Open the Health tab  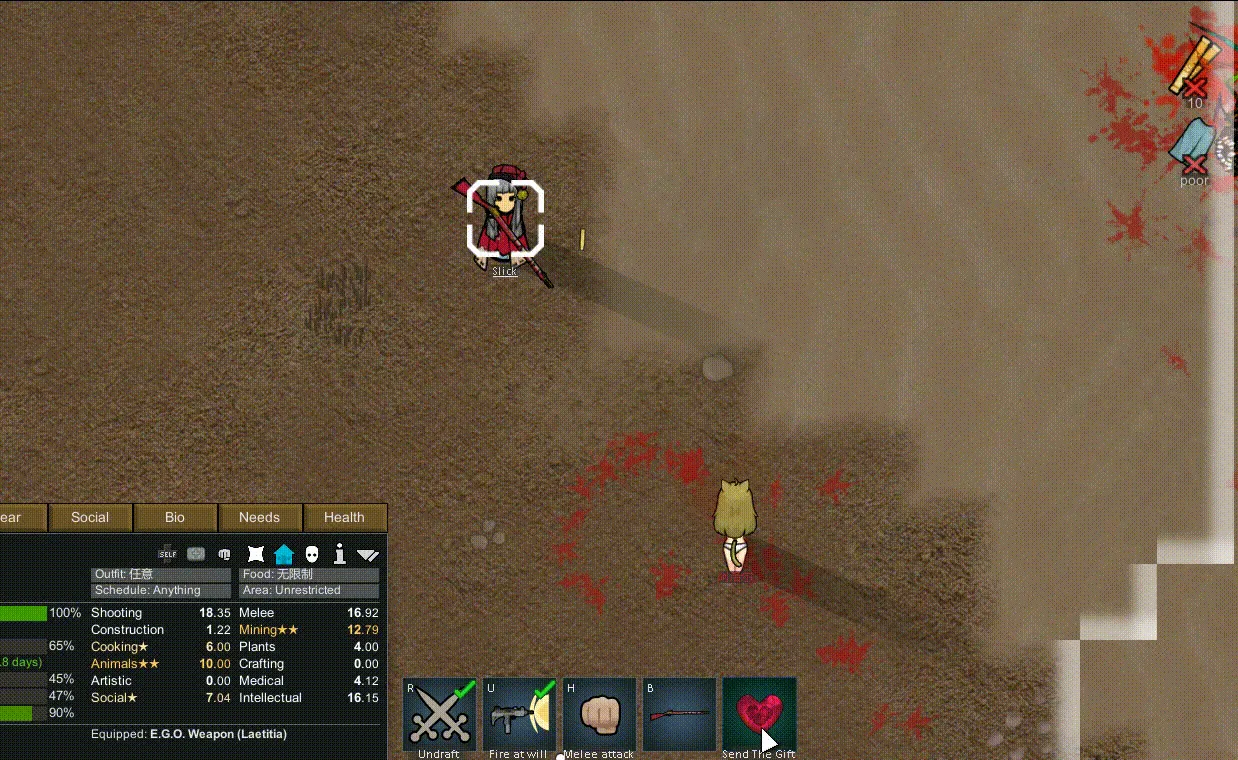click(344, 517)
